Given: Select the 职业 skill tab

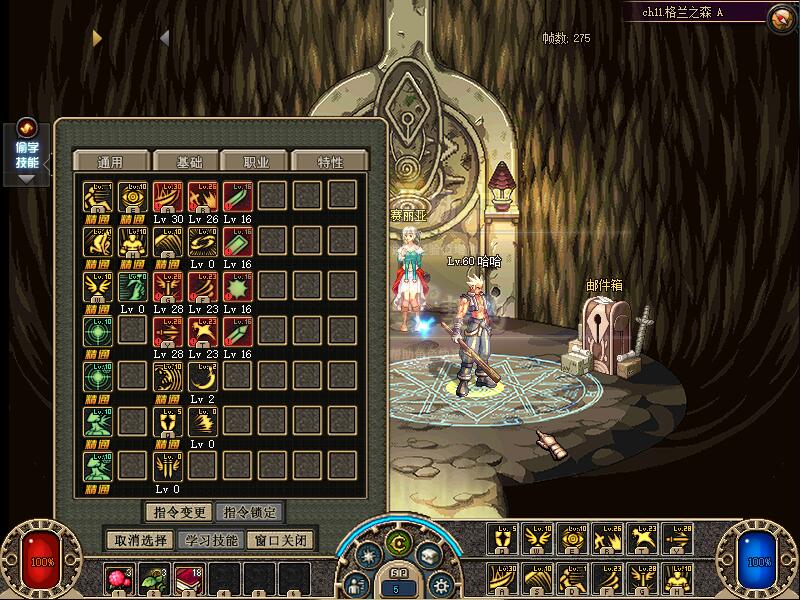Looking at the screenshot, I should (256, 162).
